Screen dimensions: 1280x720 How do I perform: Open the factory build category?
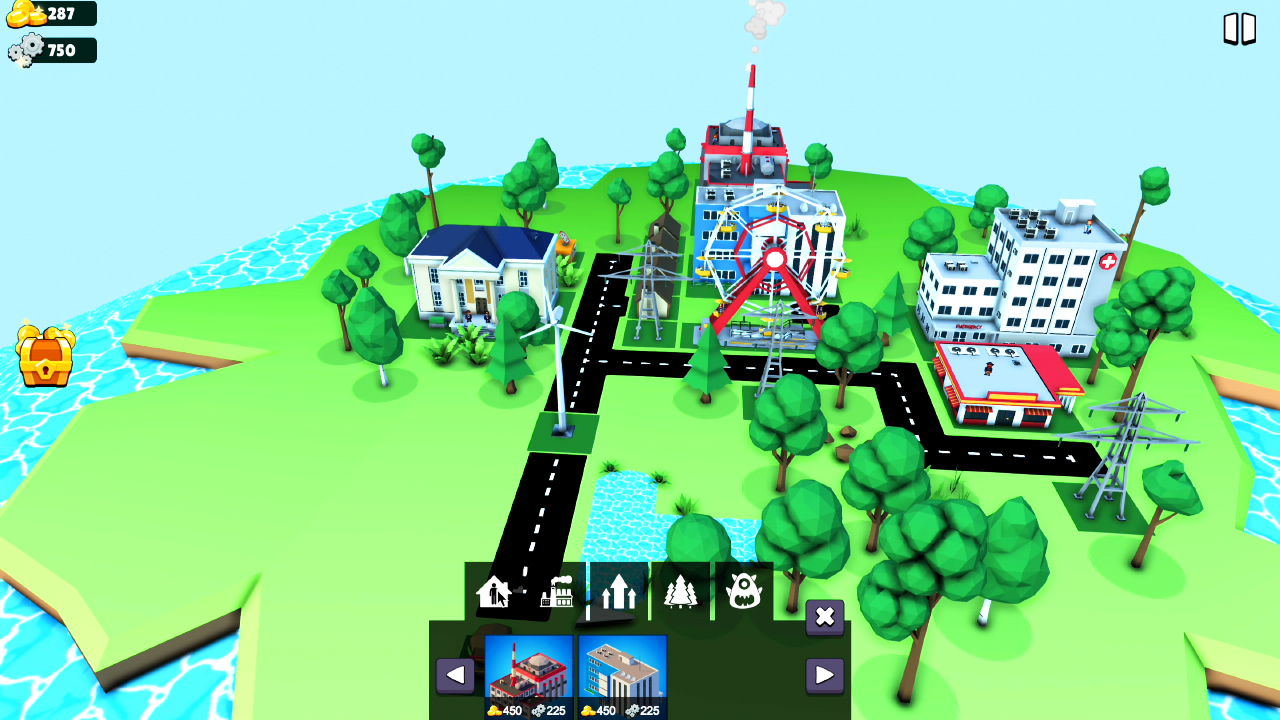[x=554, y=590]
